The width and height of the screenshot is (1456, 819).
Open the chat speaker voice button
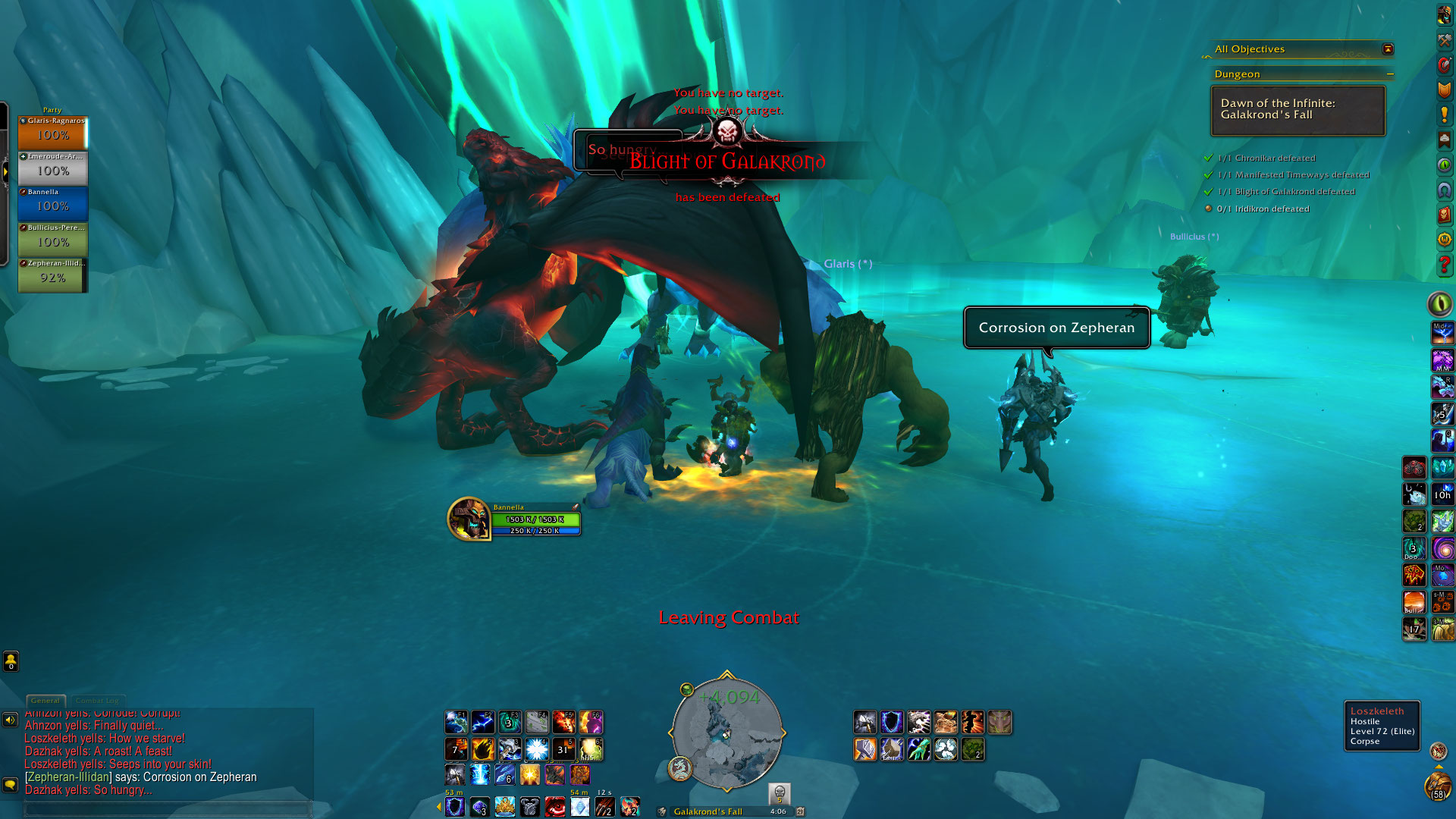[x=10, y=720]
